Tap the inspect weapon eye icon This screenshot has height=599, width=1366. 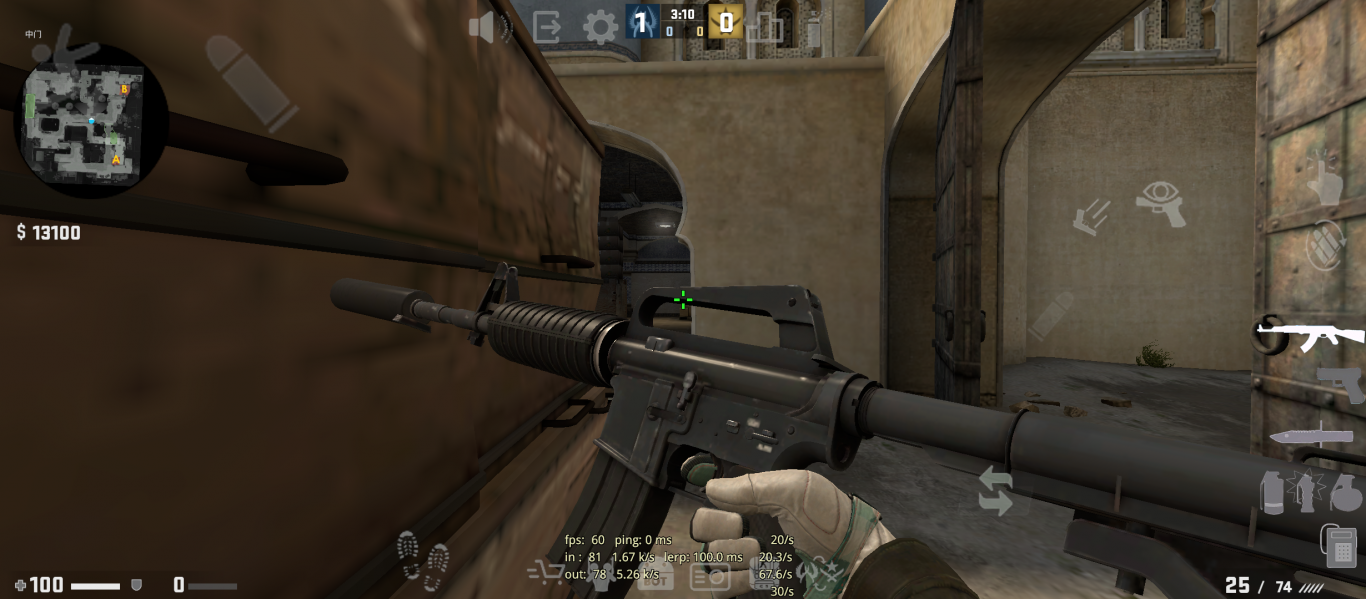(x=1161, y=203)
